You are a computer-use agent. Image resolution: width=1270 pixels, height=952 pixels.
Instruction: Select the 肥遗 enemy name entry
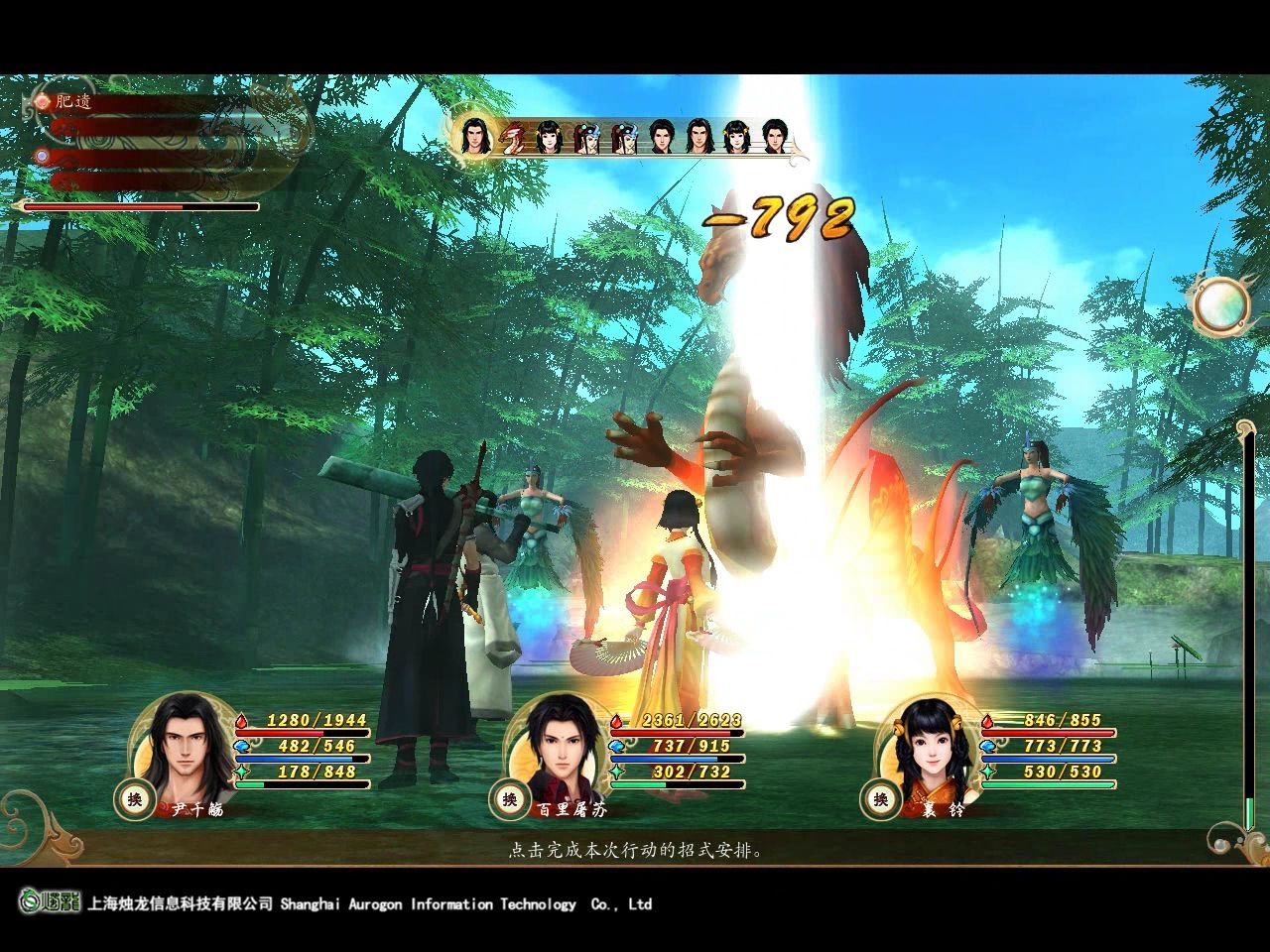coord(72,101)
